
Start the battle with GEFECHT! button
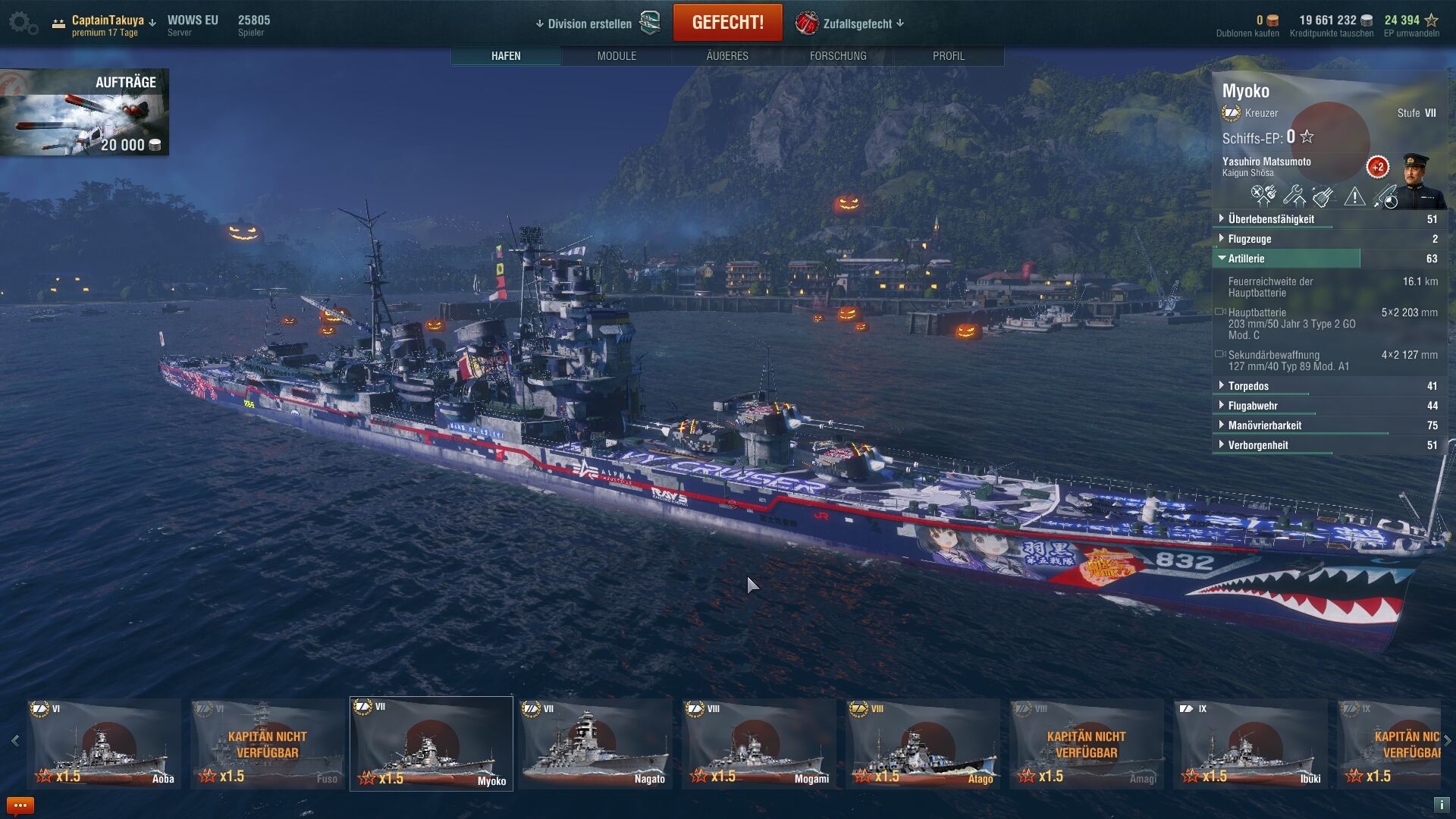[727, 23]
